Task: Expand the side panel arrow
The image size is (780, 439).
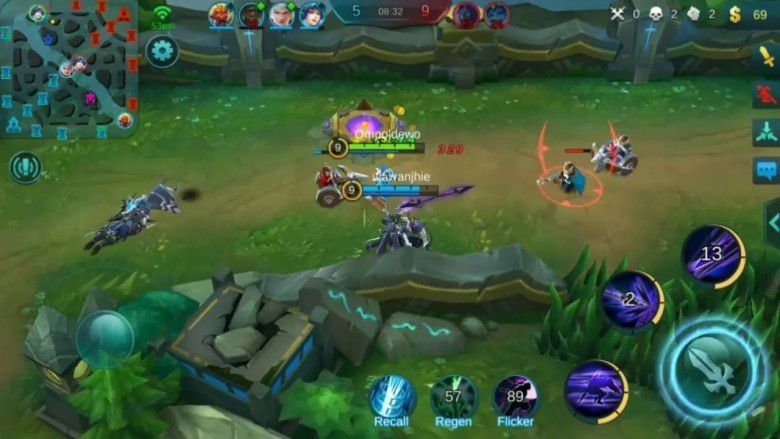Action: pos(771,222)
